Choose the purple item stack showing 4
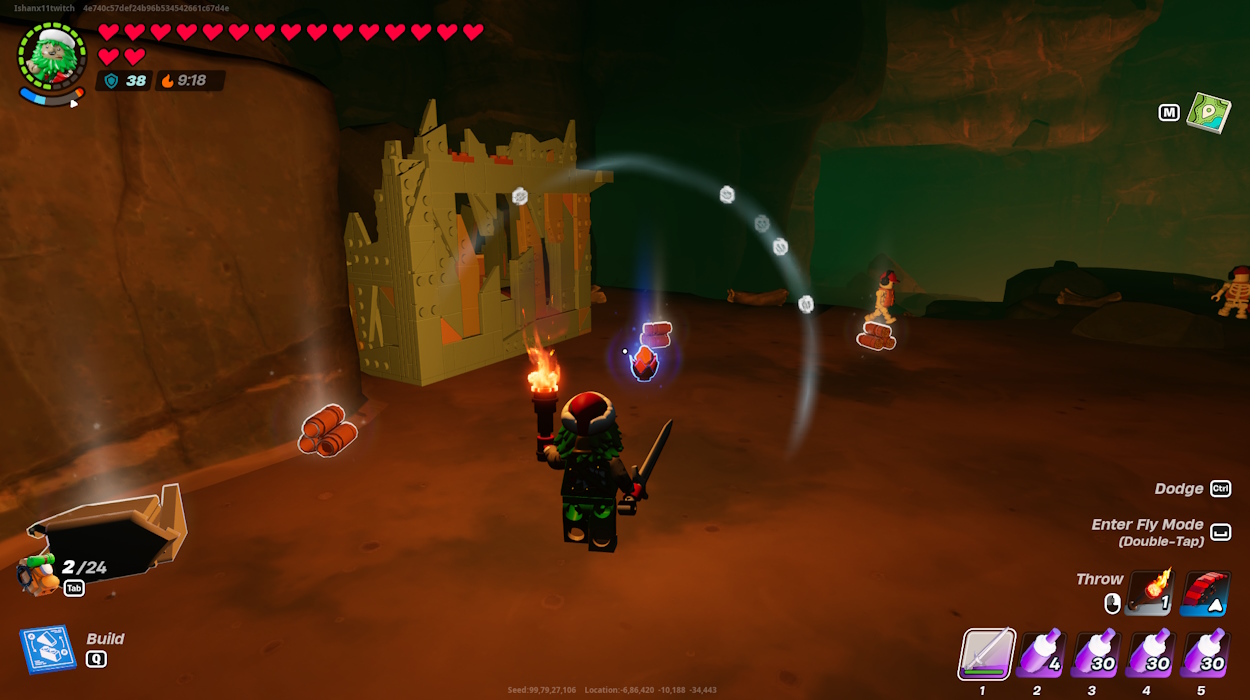 (1041, 655)
